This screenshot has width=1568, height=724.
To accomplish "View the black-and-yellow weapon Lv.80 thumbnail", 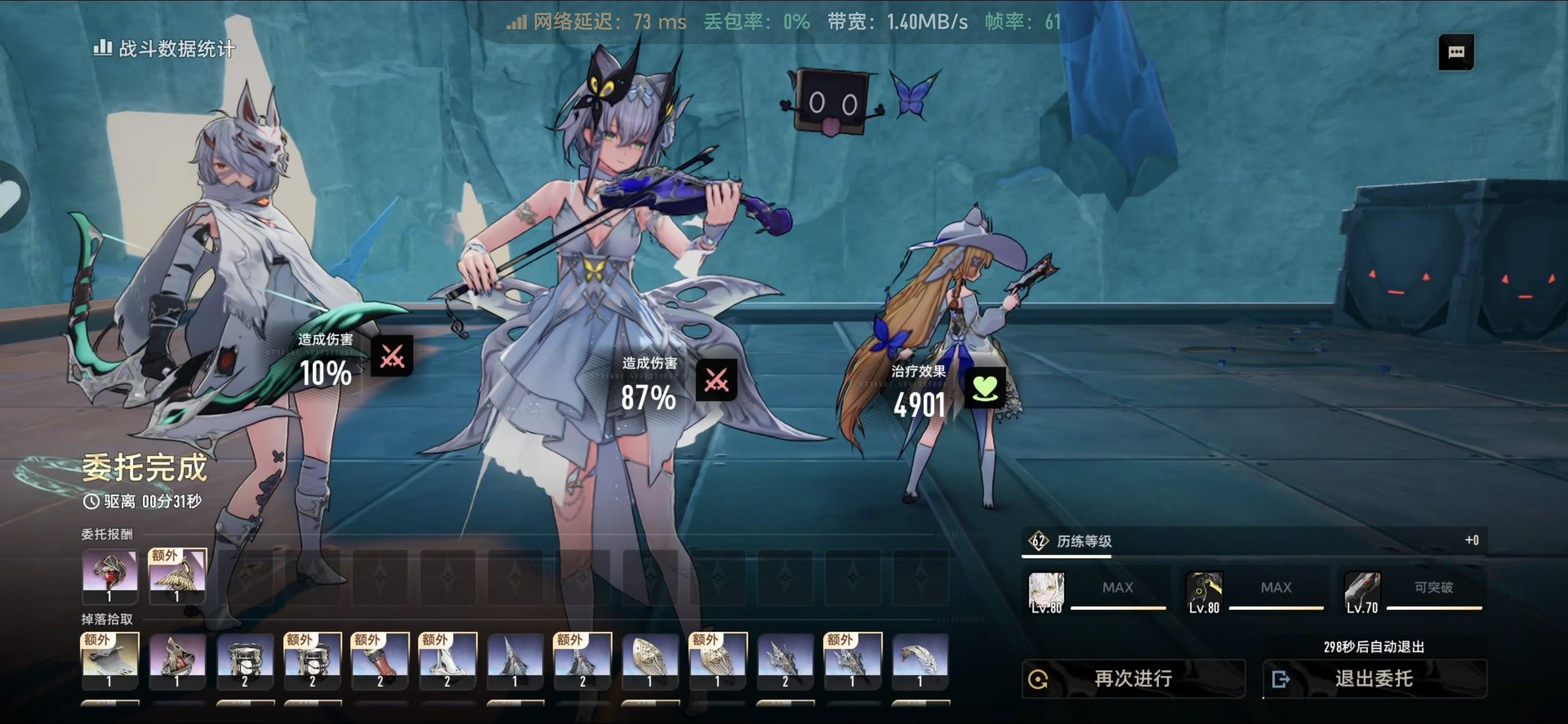I will click(1204, 591).
